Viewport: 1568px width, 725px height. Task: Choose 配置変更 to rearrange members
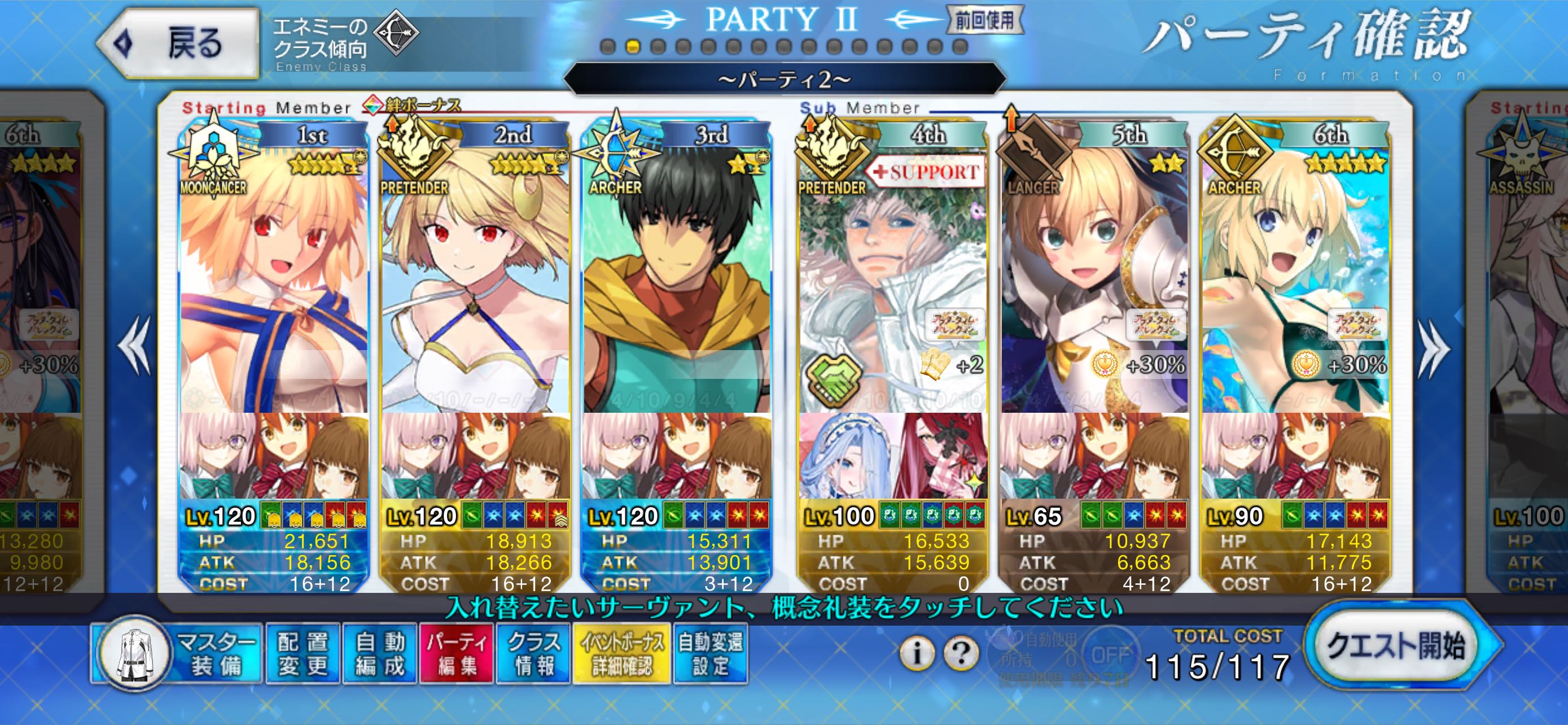(x=303, y=654)
